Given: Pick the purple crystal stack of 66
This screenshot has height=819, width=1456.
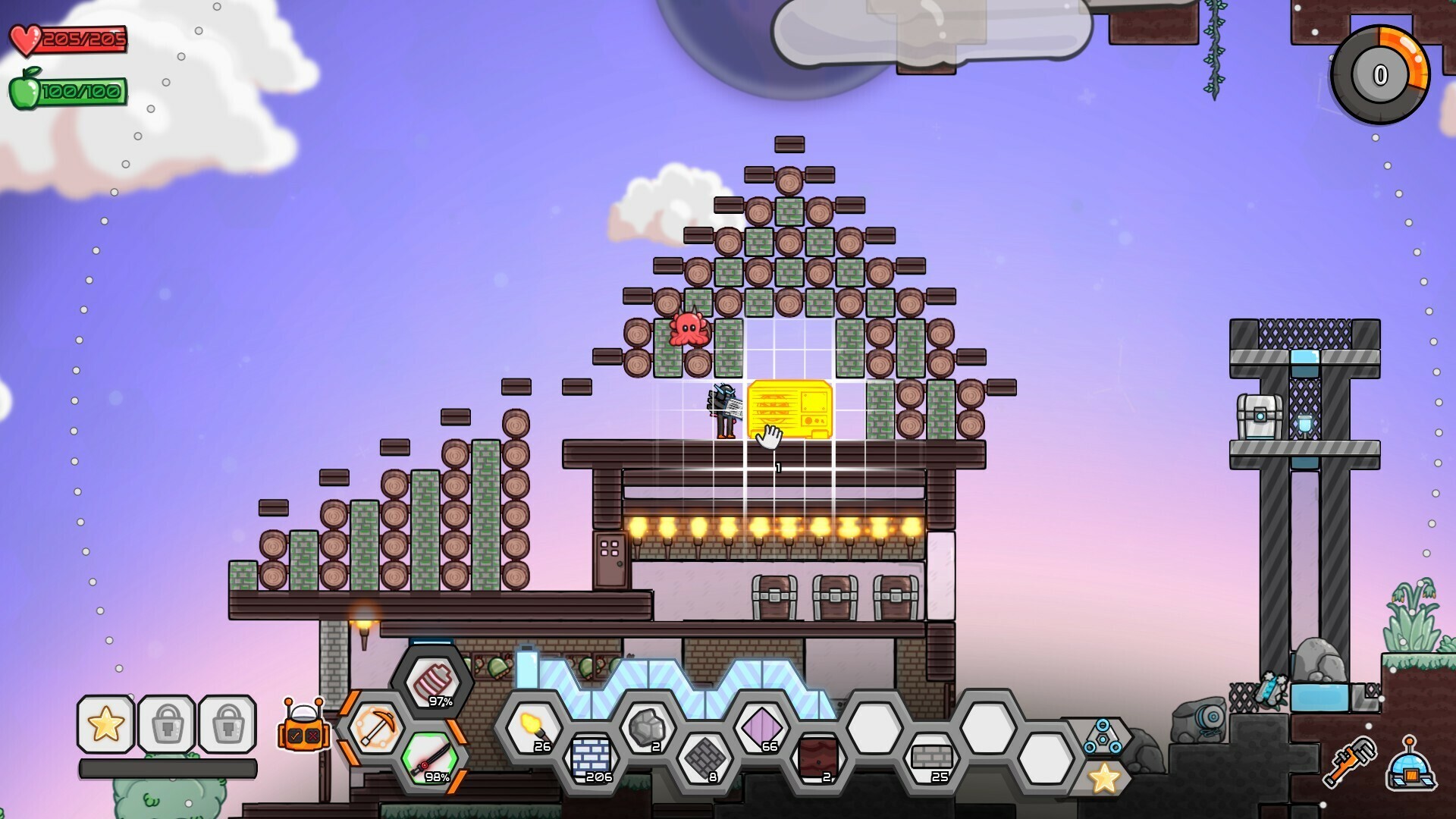Looking at the screenshot, I should tap(761, 728).
